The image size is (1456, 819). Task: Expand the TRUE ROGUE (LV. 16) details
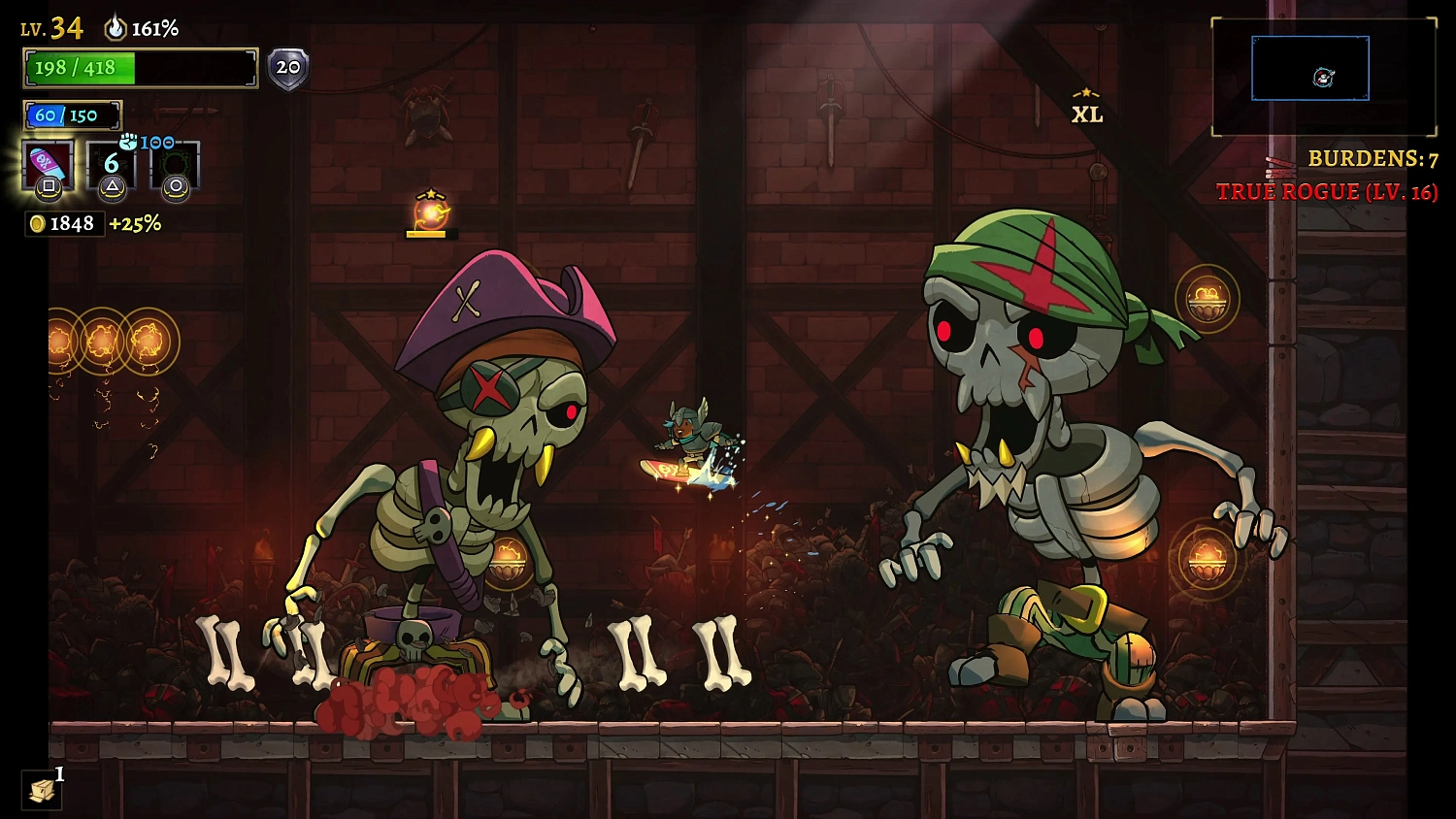[x=1326, y=191]
